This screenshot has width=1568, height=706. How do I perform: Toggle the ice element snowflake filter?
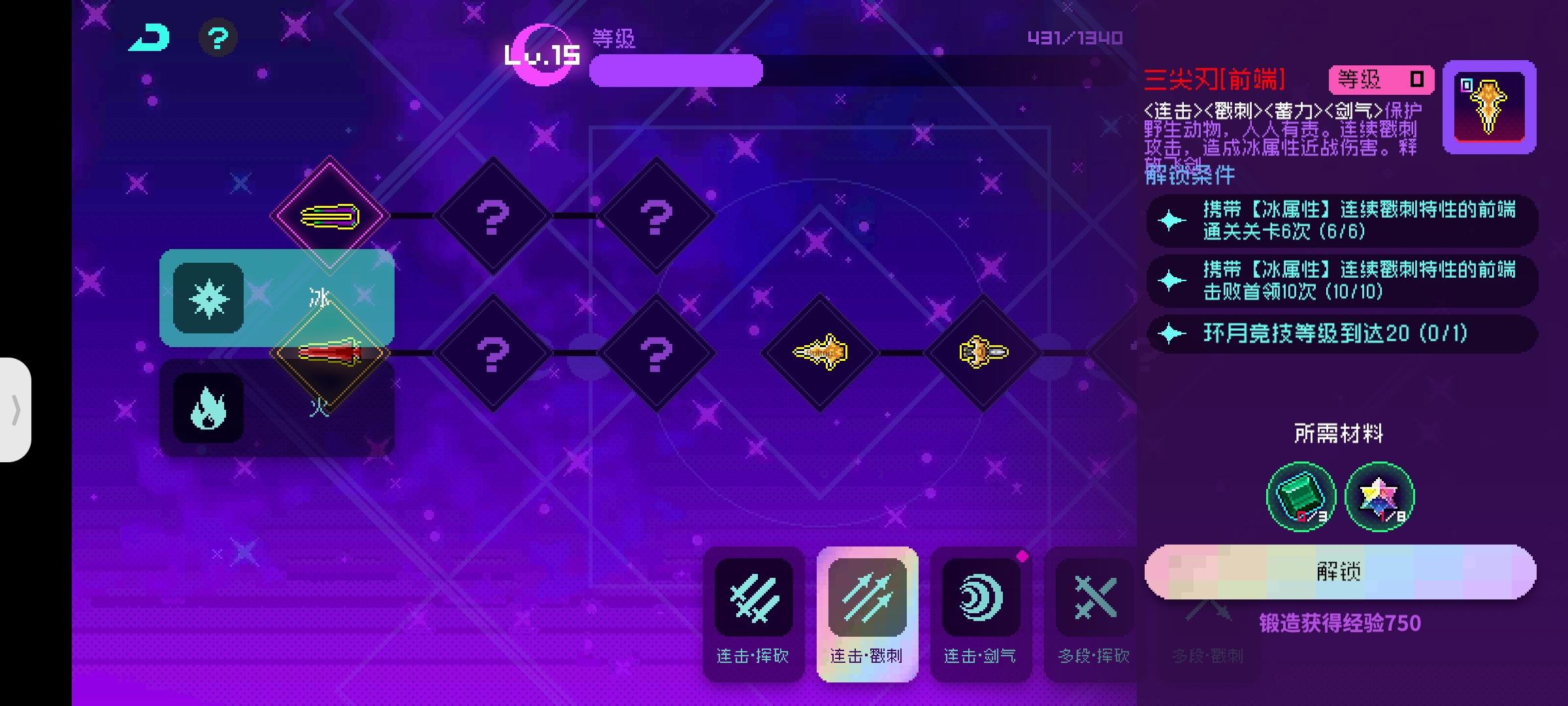pos(207,298)
